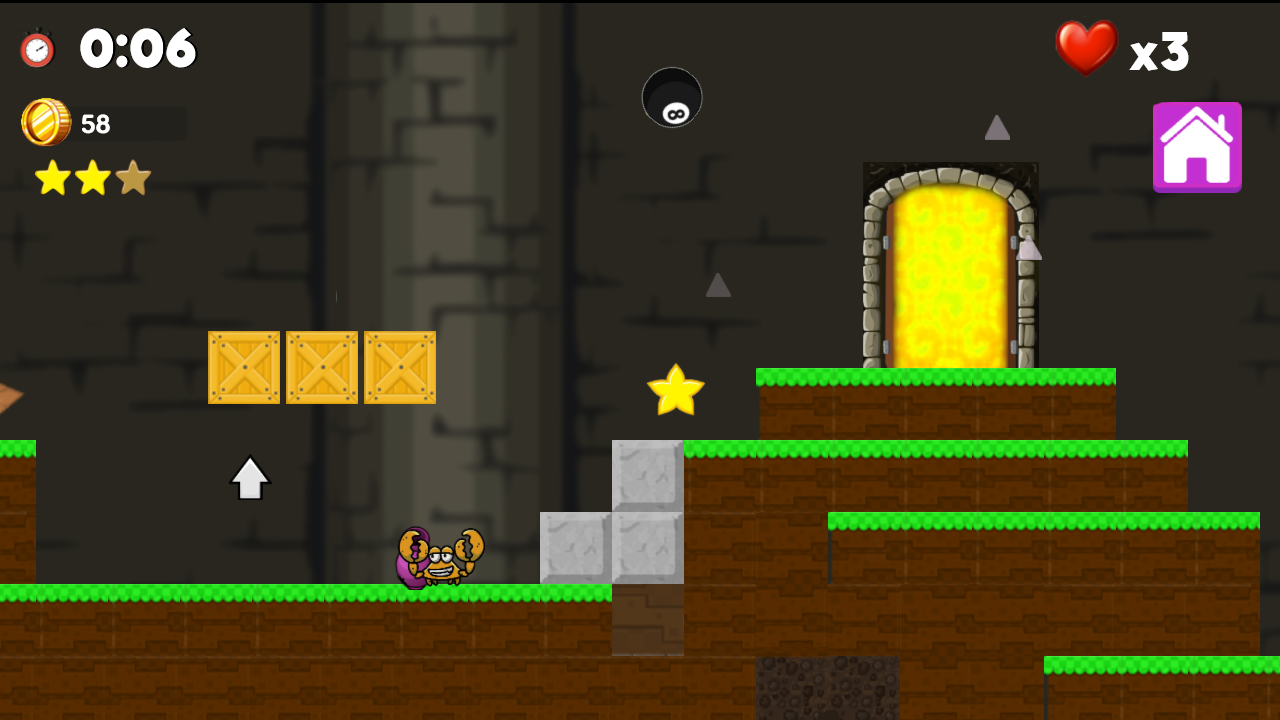Click the x3 lives counter text
The height and width of the screenshot is (720, 1280).
1162,52
